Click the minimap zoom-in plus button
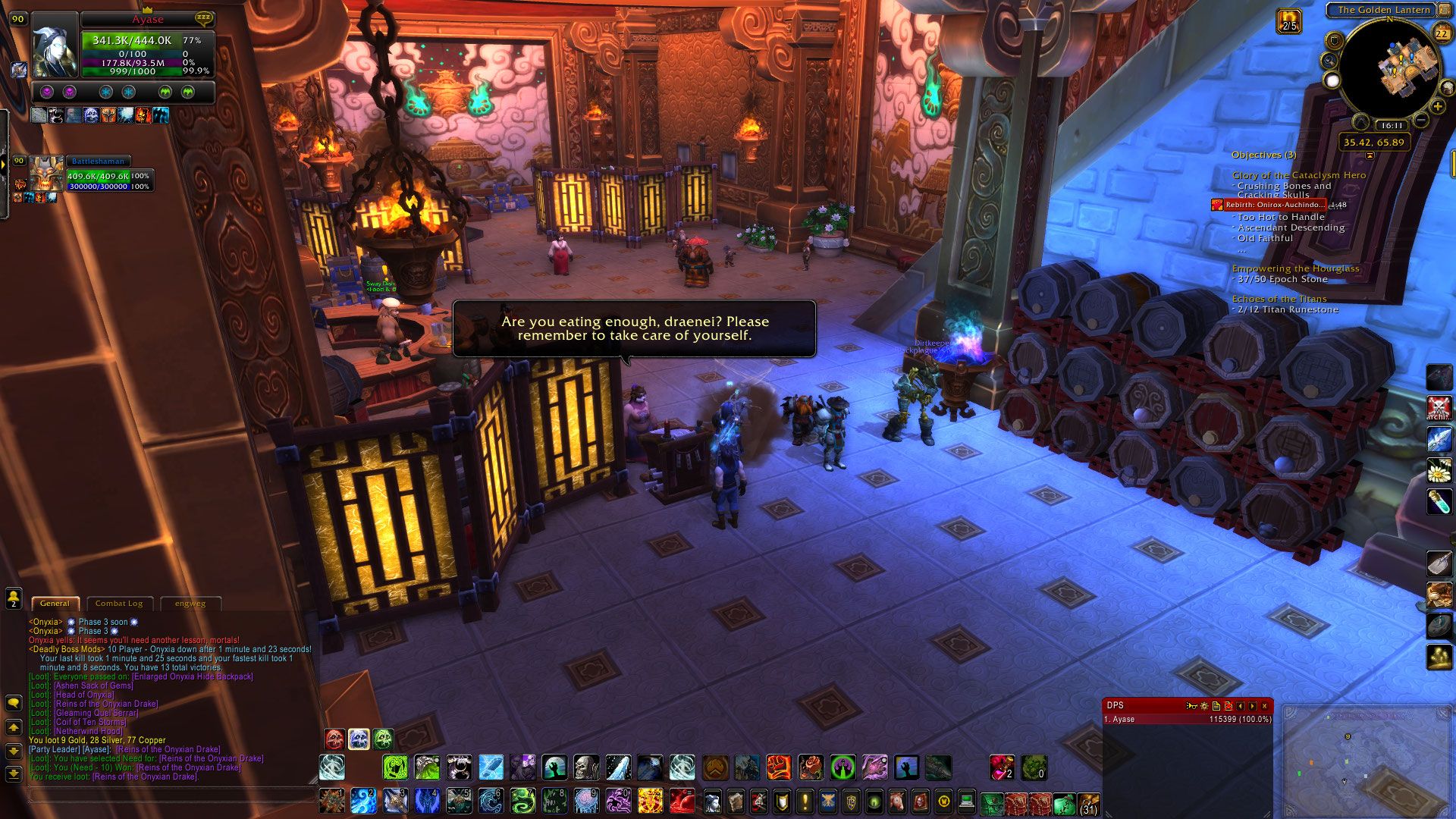This screenshot has width=1456, height=819. click(x=1437, y=107)
